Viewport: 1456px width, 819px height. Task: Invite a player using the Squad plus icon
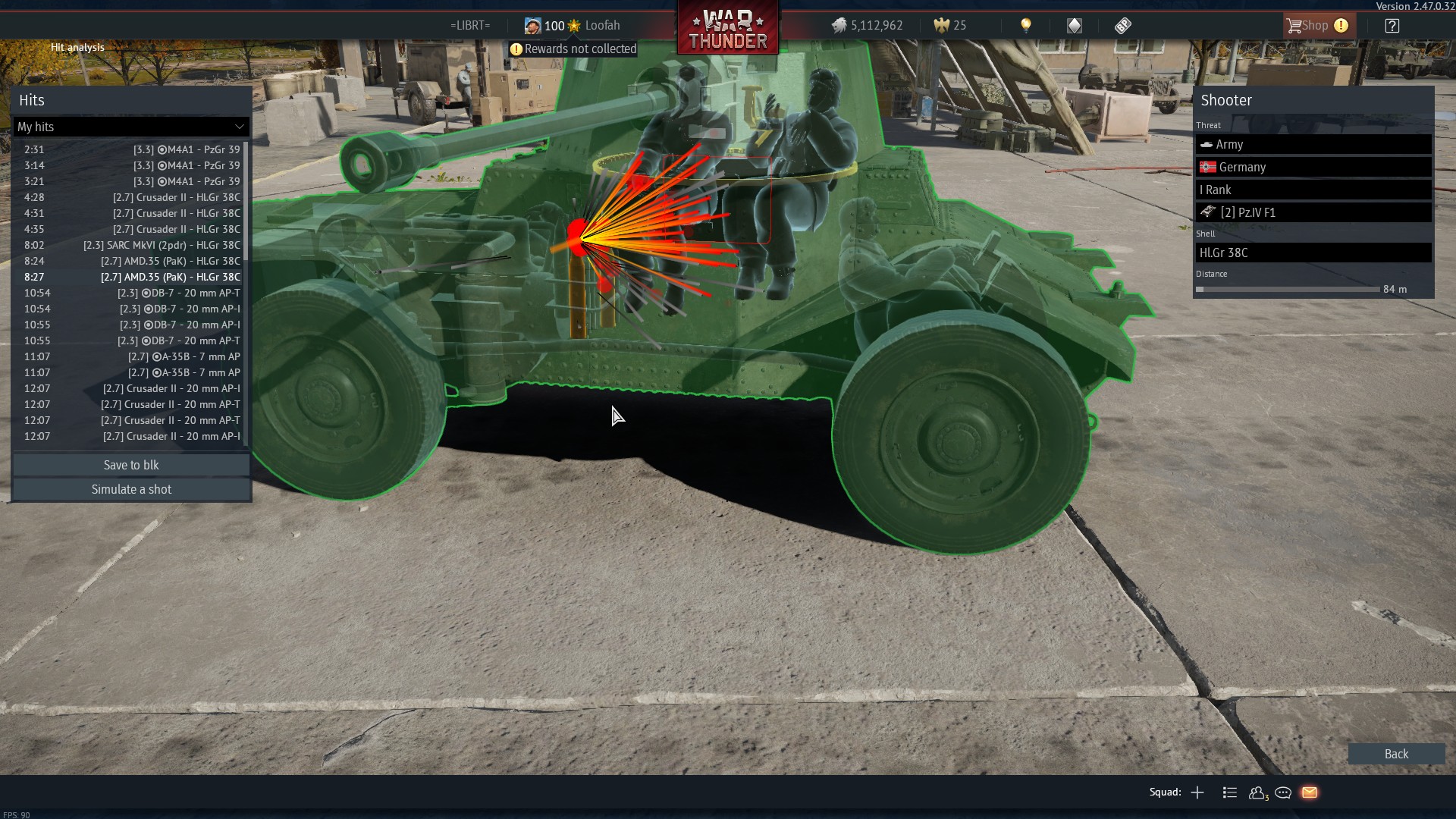tap(1197, 792)
